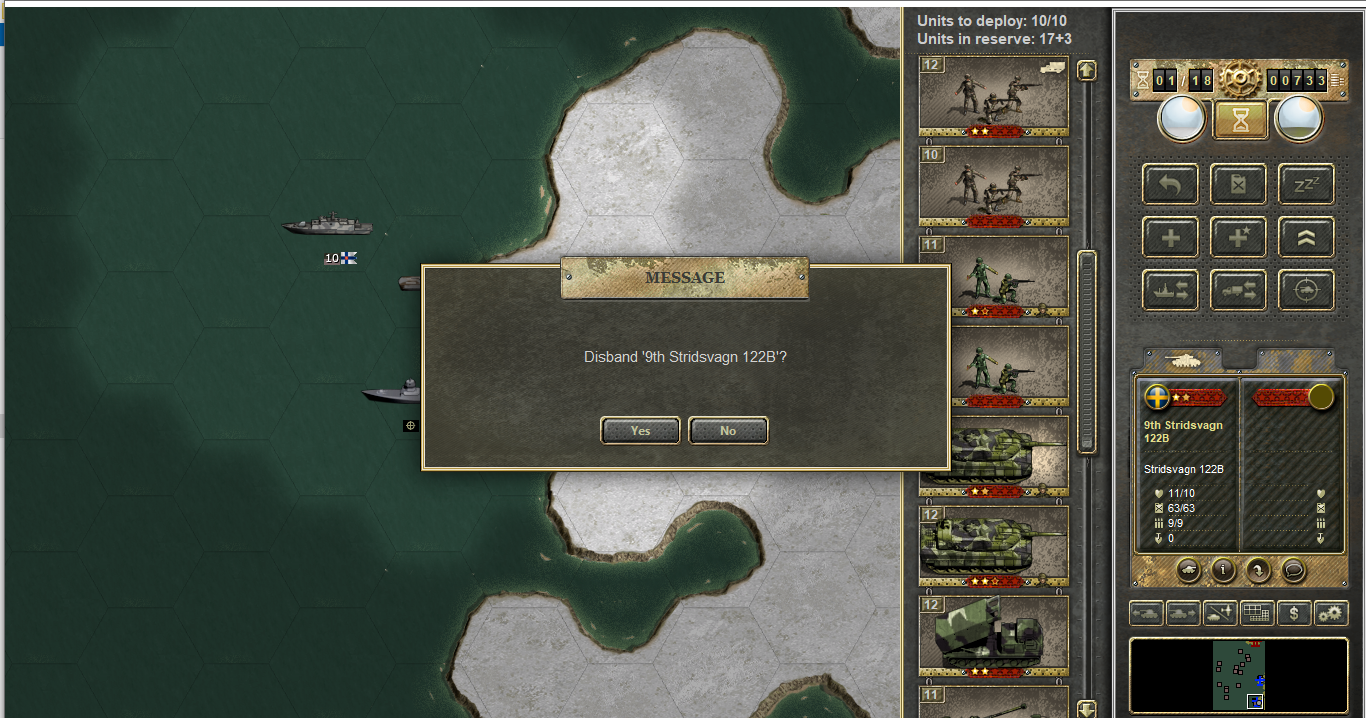Pick the top infantry squad strength 12
Image resolution: width=1366 pixels, height=718 pixels.
click(993, 96)
